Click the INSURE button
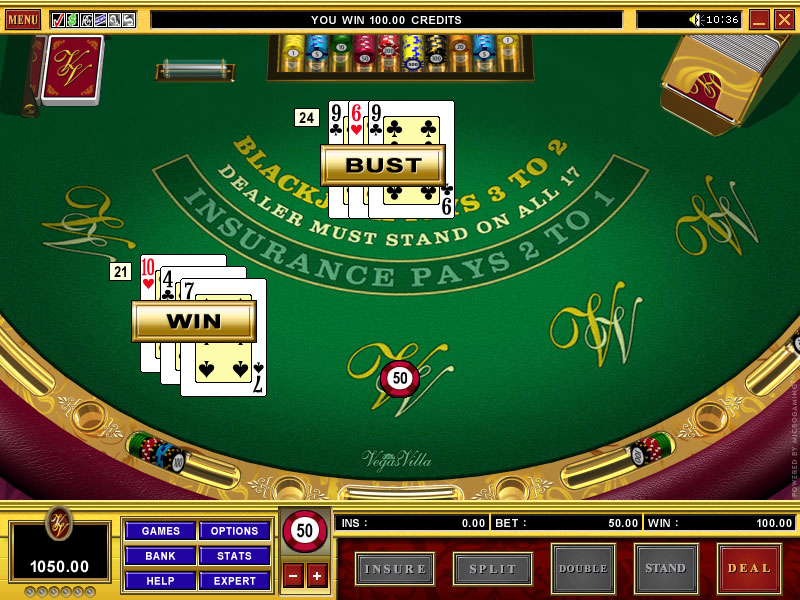Viewport: 800px width, 600px height. pyautogui.click(x=394, y=568)
